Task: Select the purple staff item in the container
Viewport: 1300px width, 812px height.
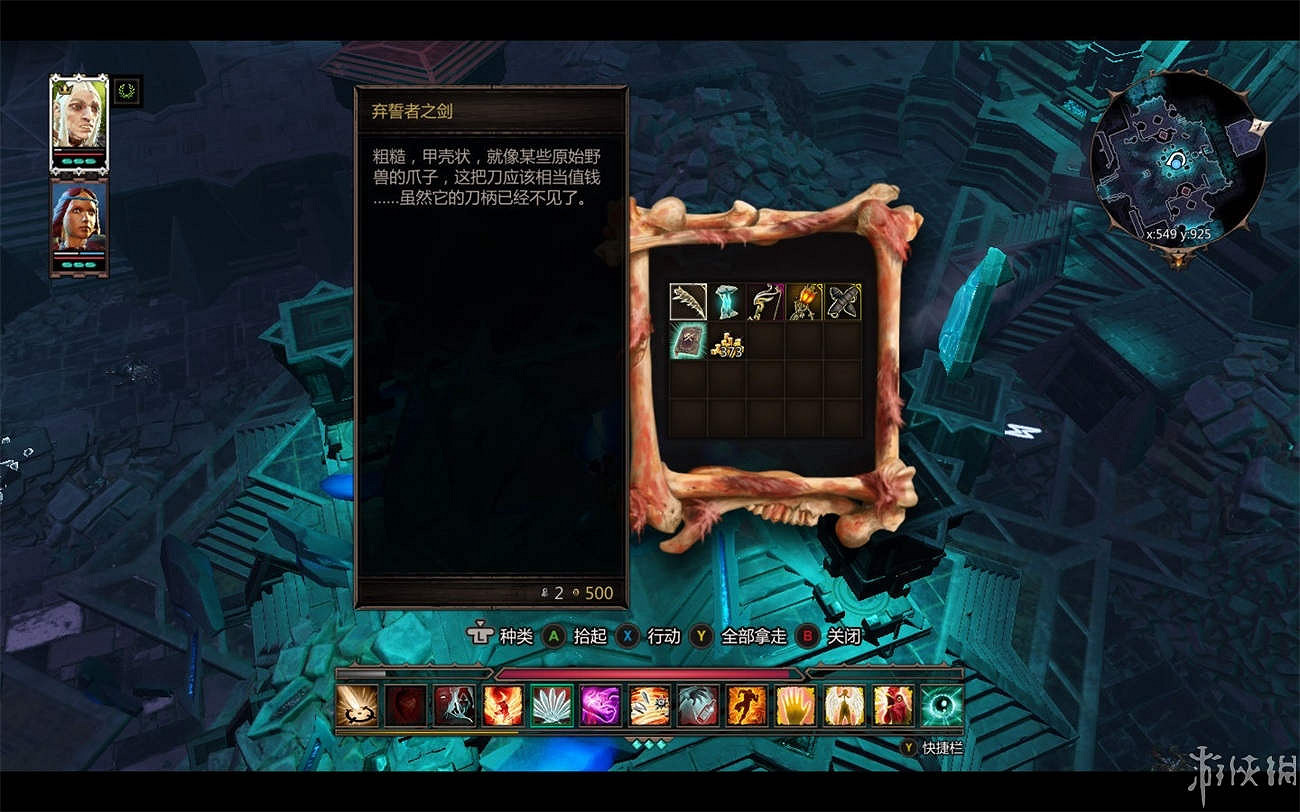Action: point(765,303)
